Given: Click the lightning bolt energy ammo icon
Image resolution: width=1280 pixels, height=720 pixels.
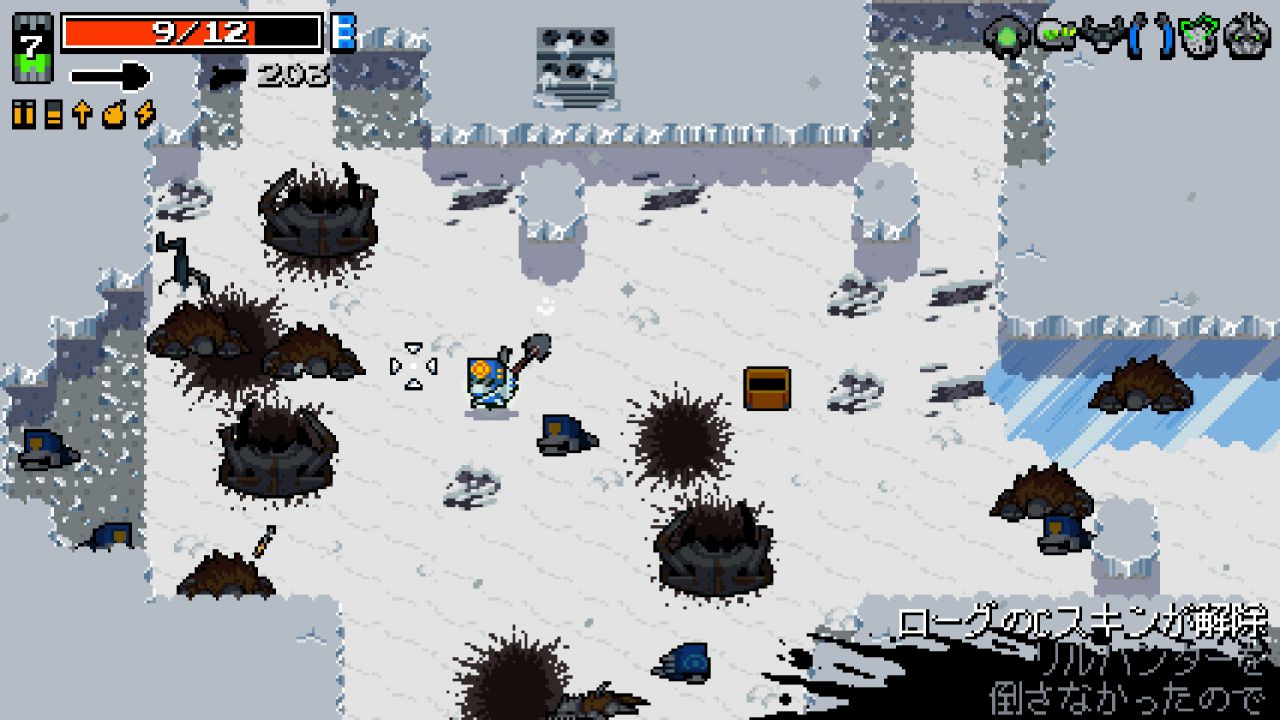Looking at the screenshot, I should click(x=145, y=115).
